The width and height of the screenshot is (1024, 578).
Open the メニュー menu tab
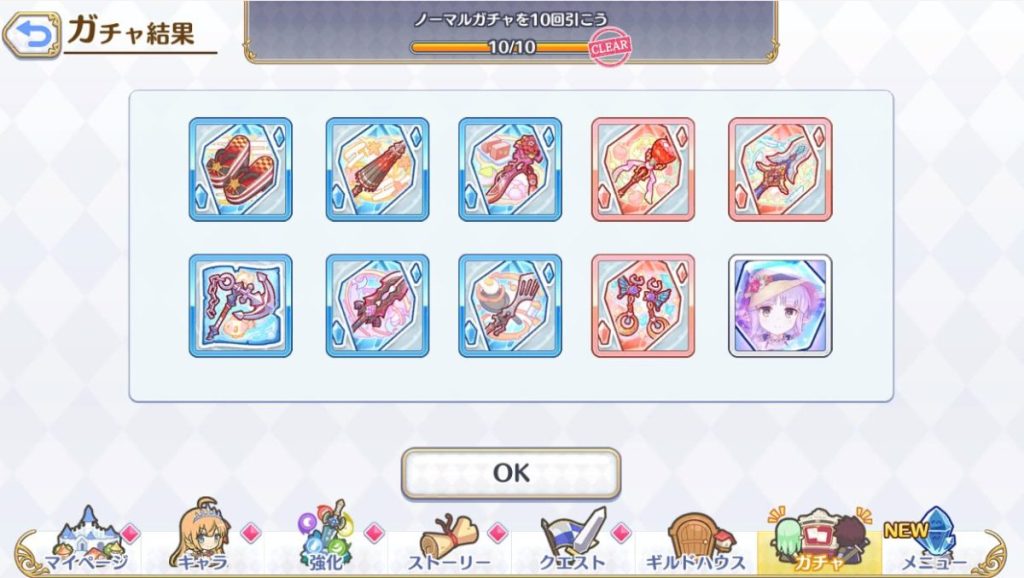tap(937, 544)
